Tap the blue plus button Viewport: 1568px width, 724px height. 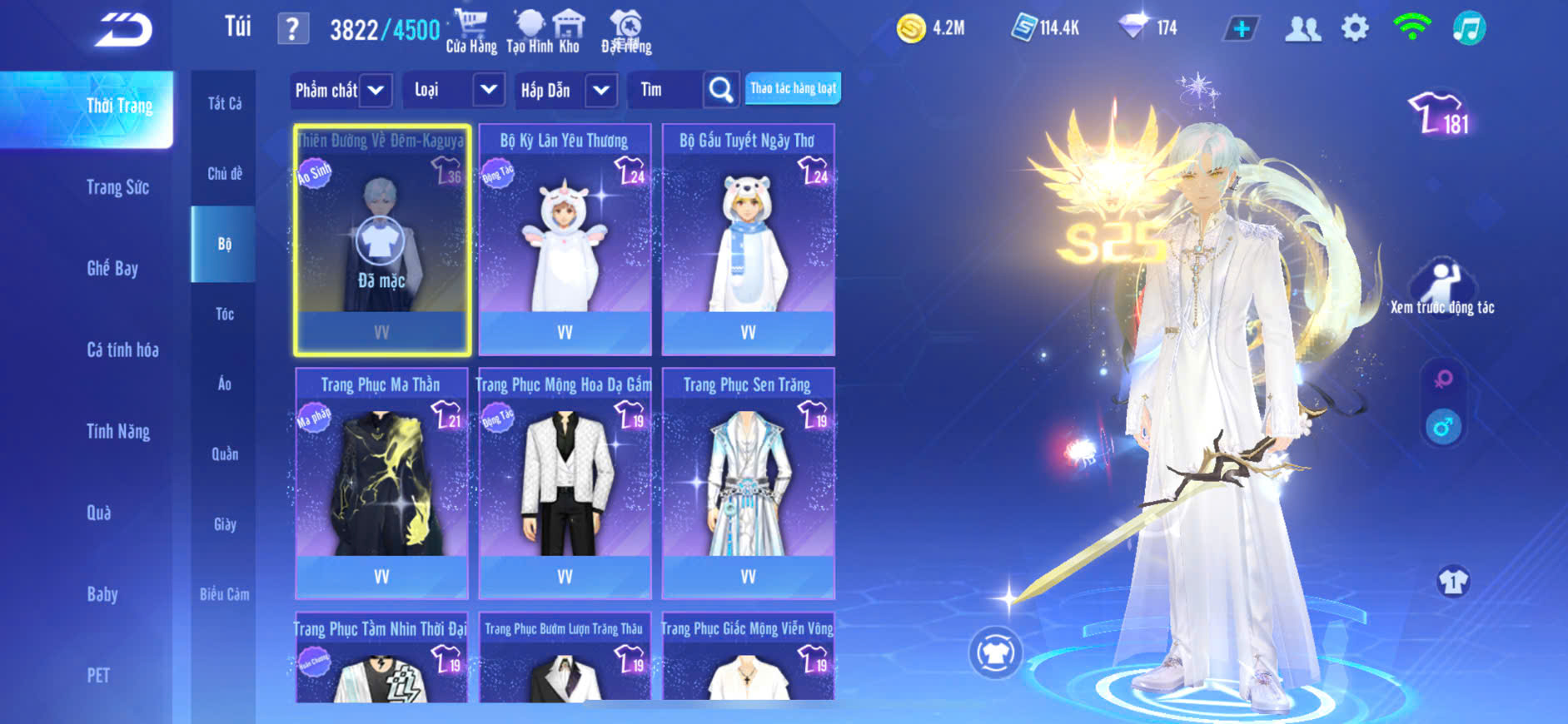1241,29
